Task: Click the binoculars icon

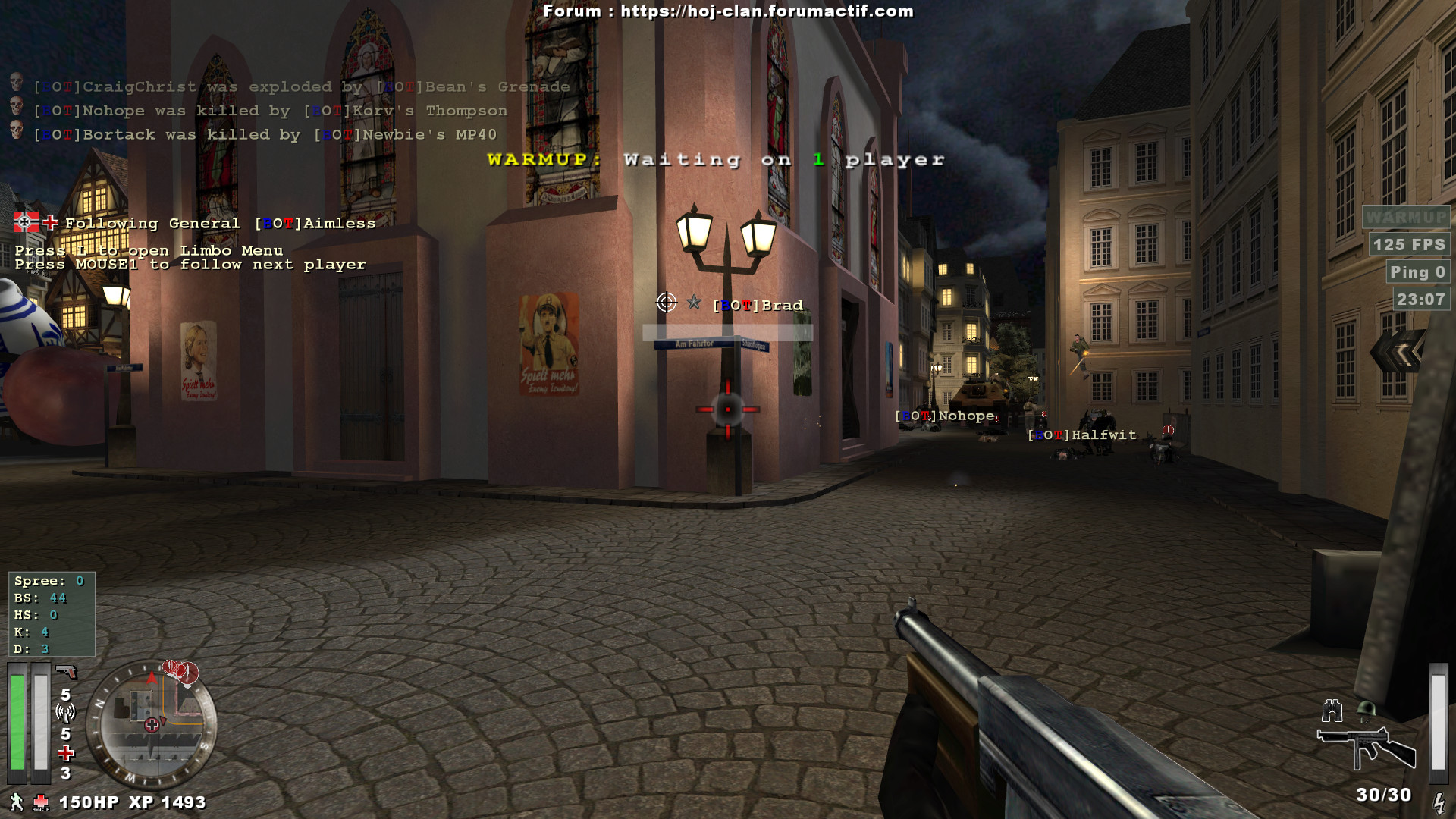Action: [x=1332, y=711]
